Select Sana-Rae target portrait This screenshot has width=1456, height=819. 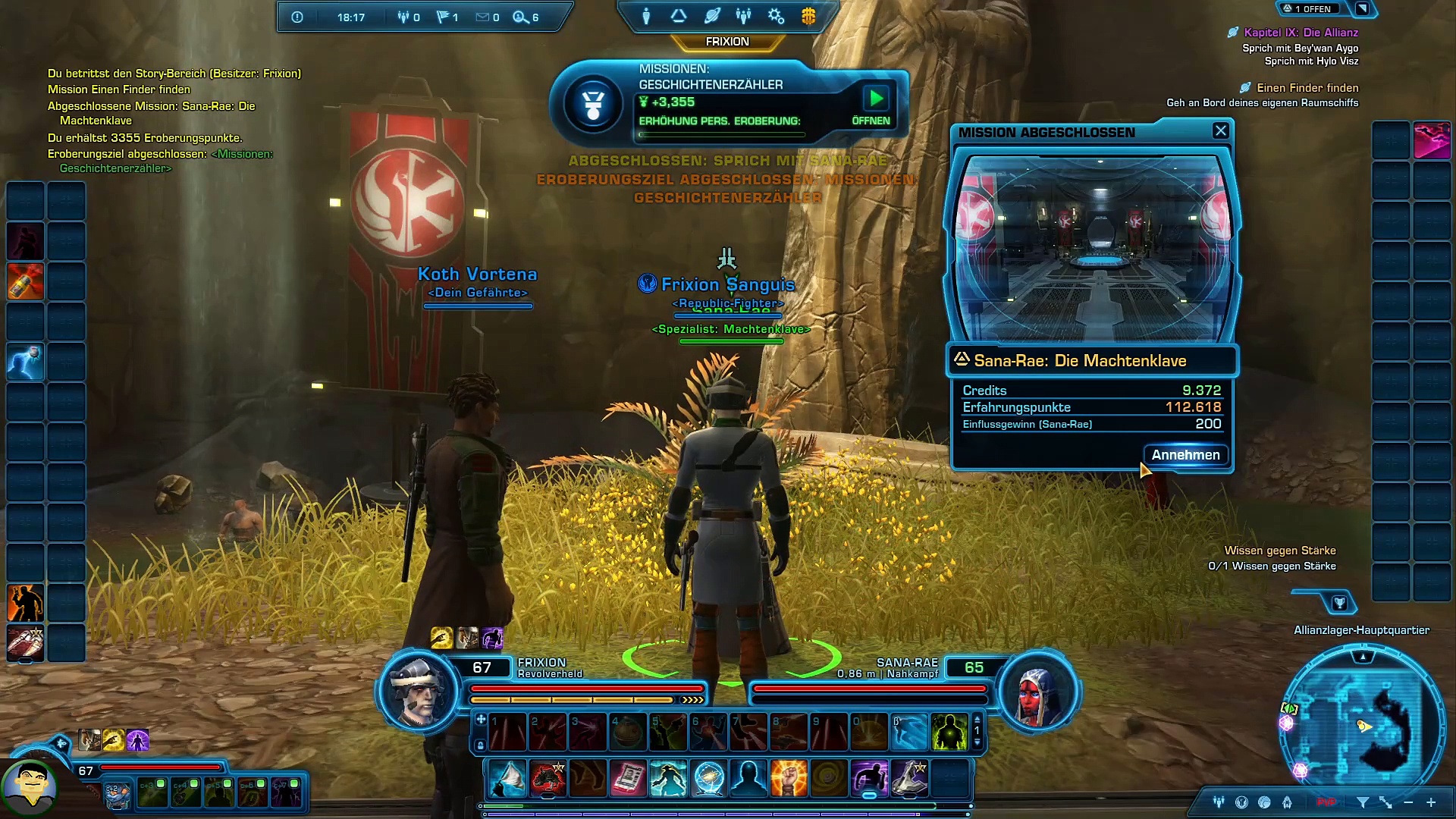pos(1037,691)
